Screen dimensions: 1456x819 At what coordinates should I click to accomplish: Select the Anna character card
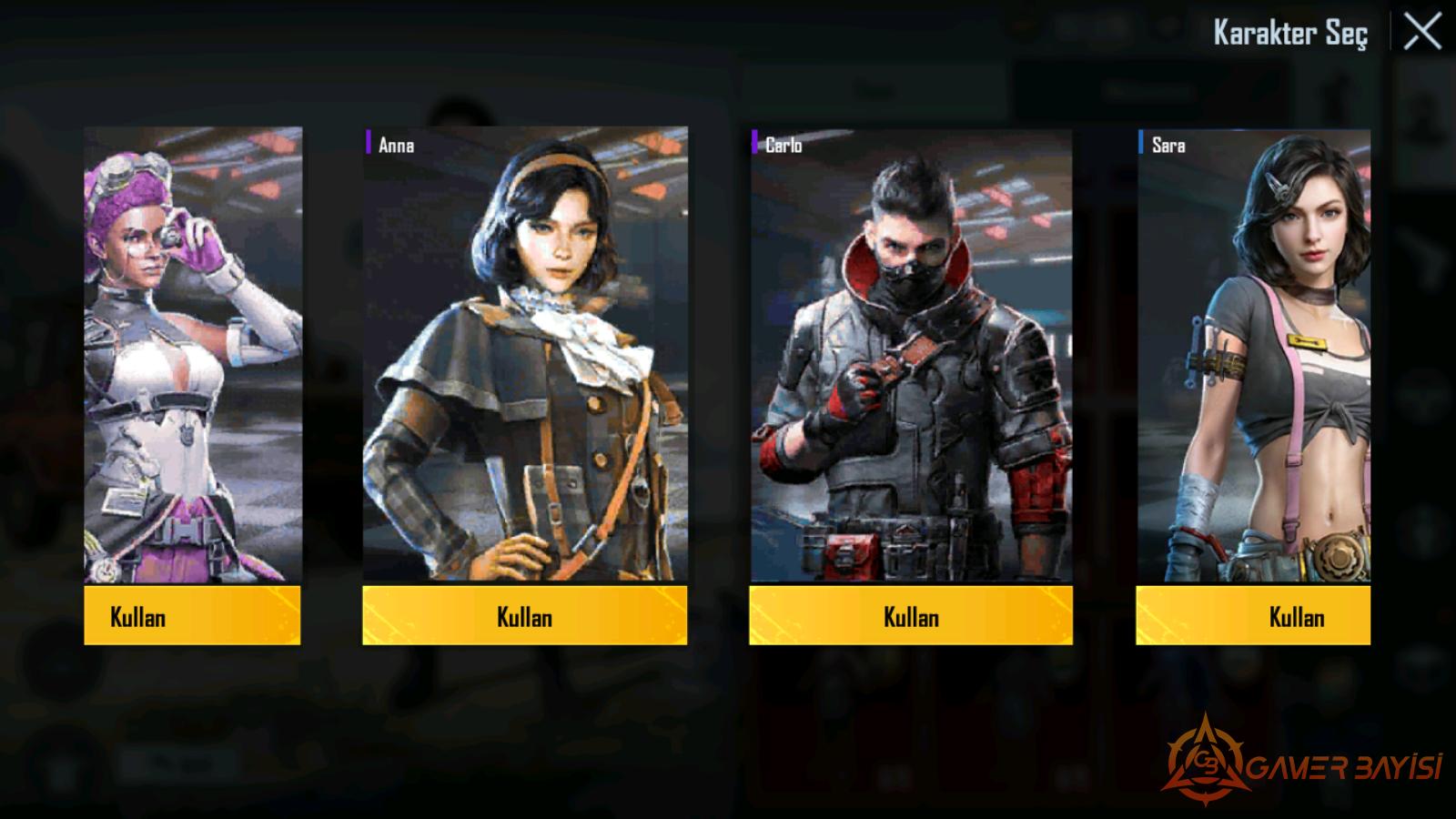(x=525, y=355)
